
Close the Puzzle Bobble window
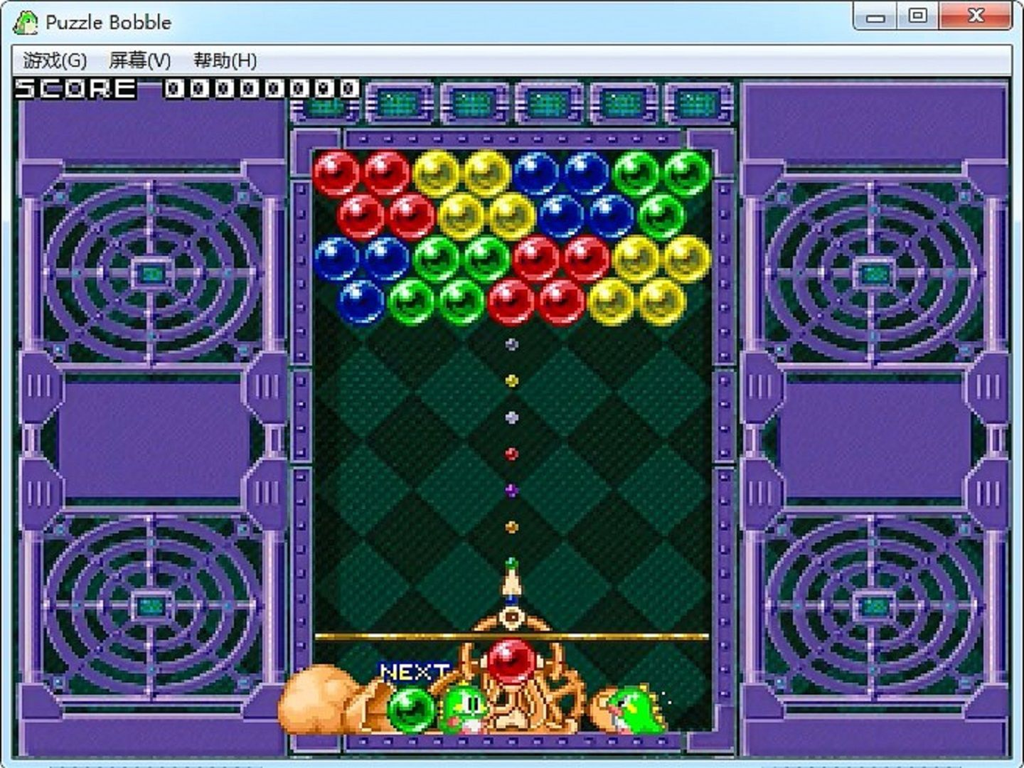[976, 16]
